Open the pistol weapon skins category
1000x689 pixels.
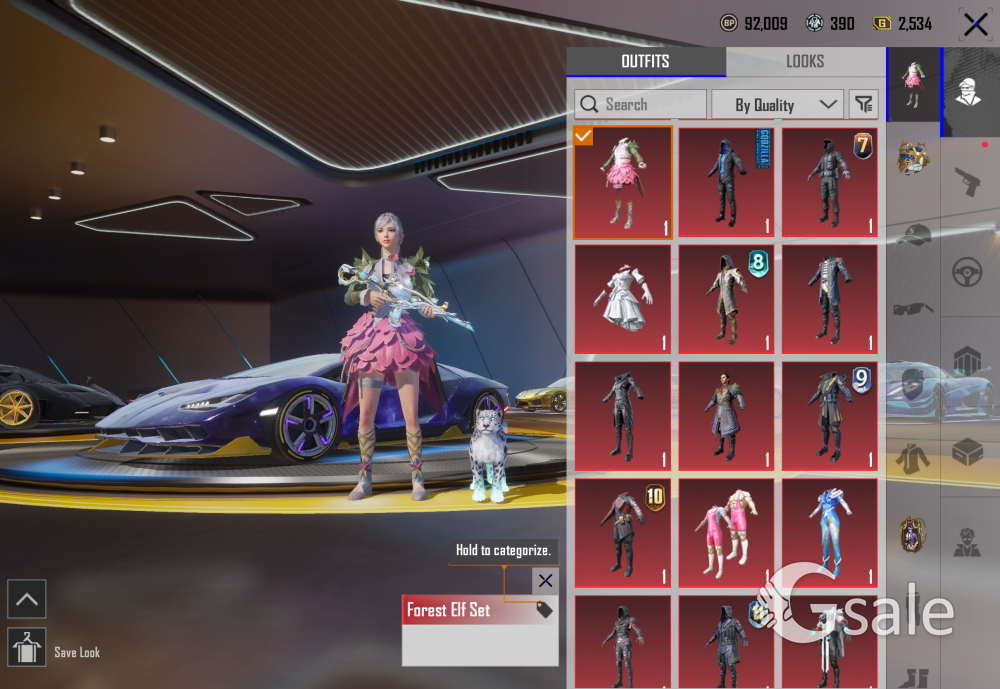[967, 182]
